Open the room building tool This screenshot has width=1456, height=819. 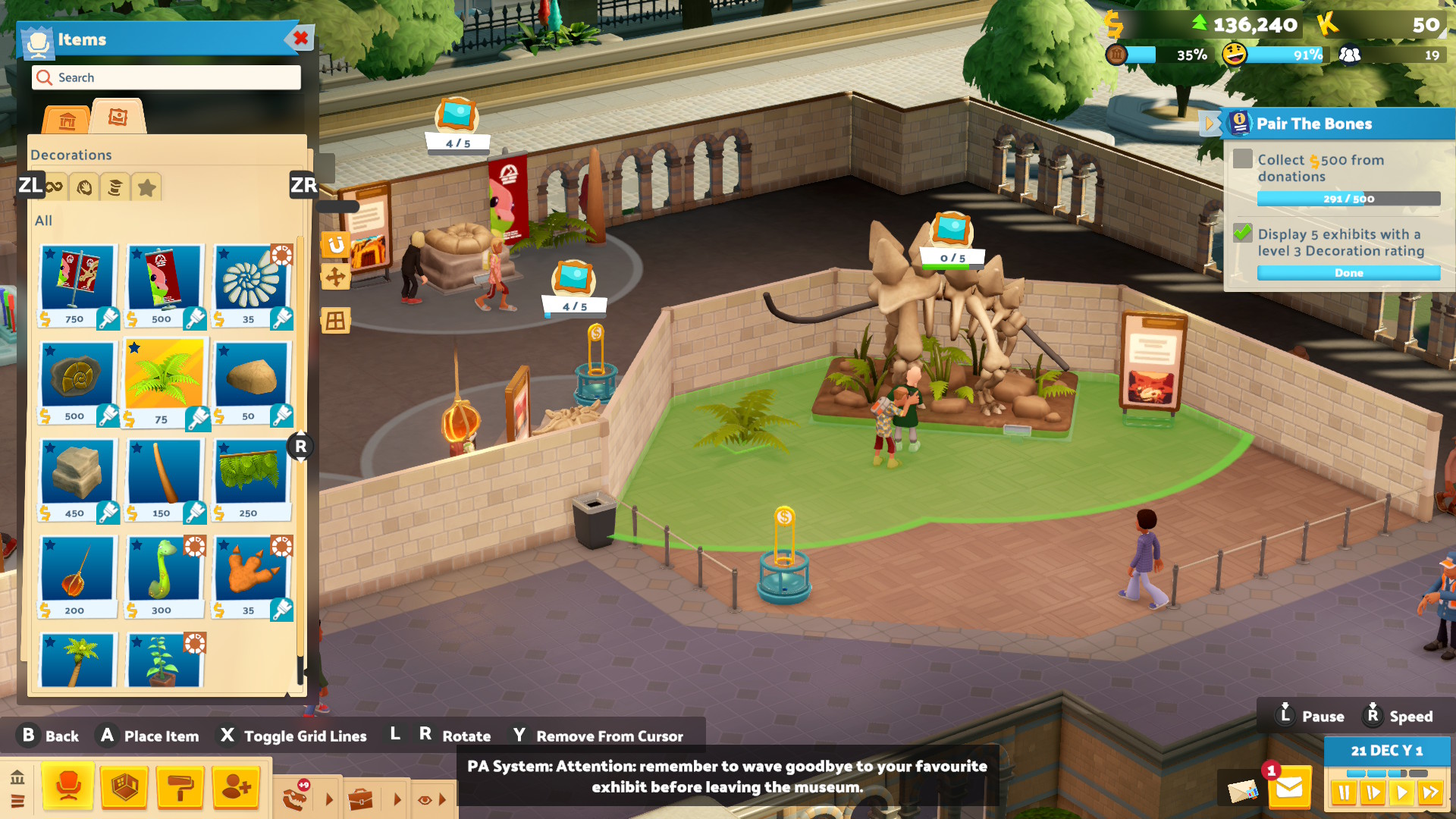[x=124, y=788]
